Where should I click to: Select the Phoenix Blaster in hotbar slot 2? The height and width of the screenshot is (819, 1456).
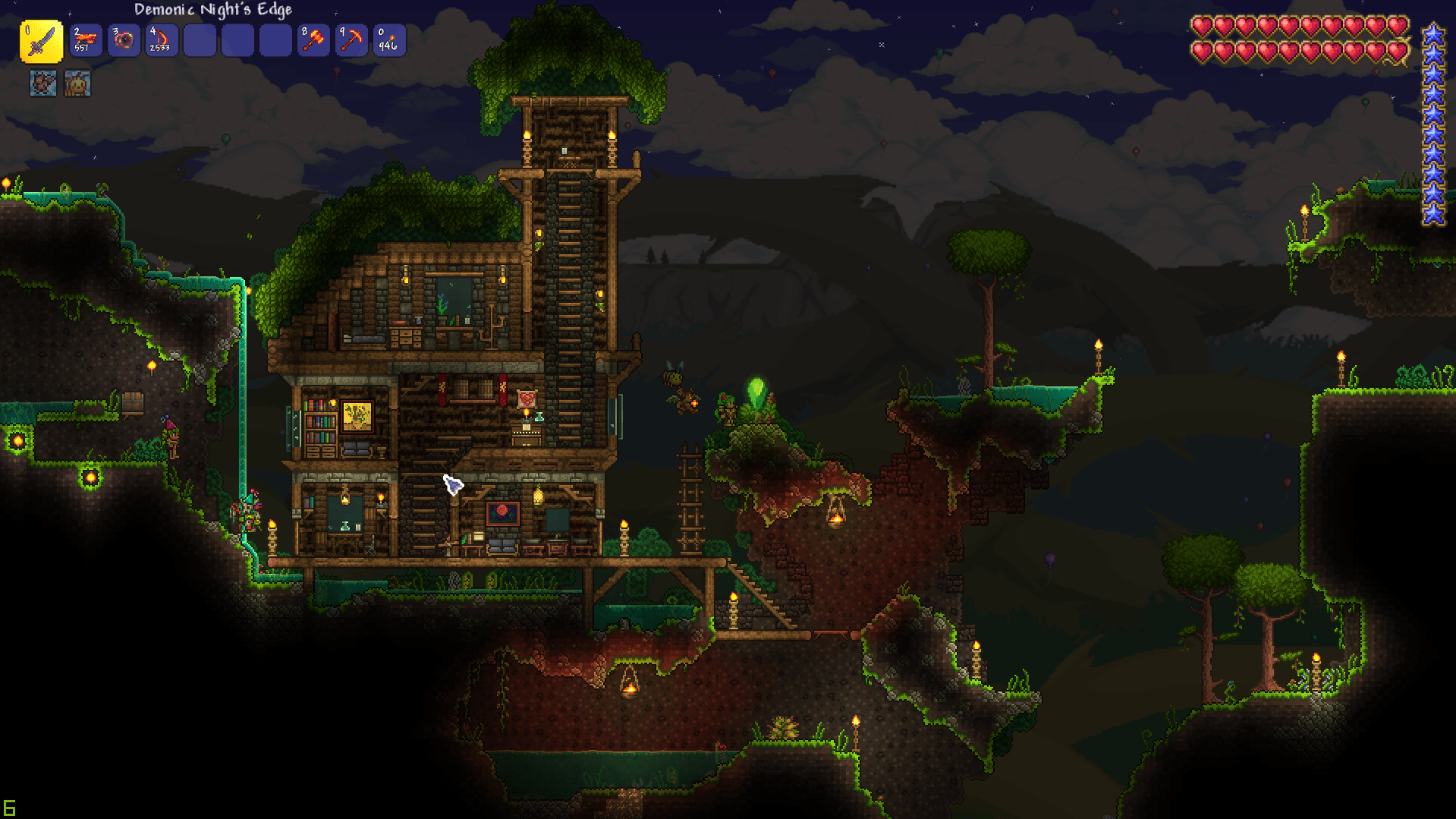pos(85,40)
